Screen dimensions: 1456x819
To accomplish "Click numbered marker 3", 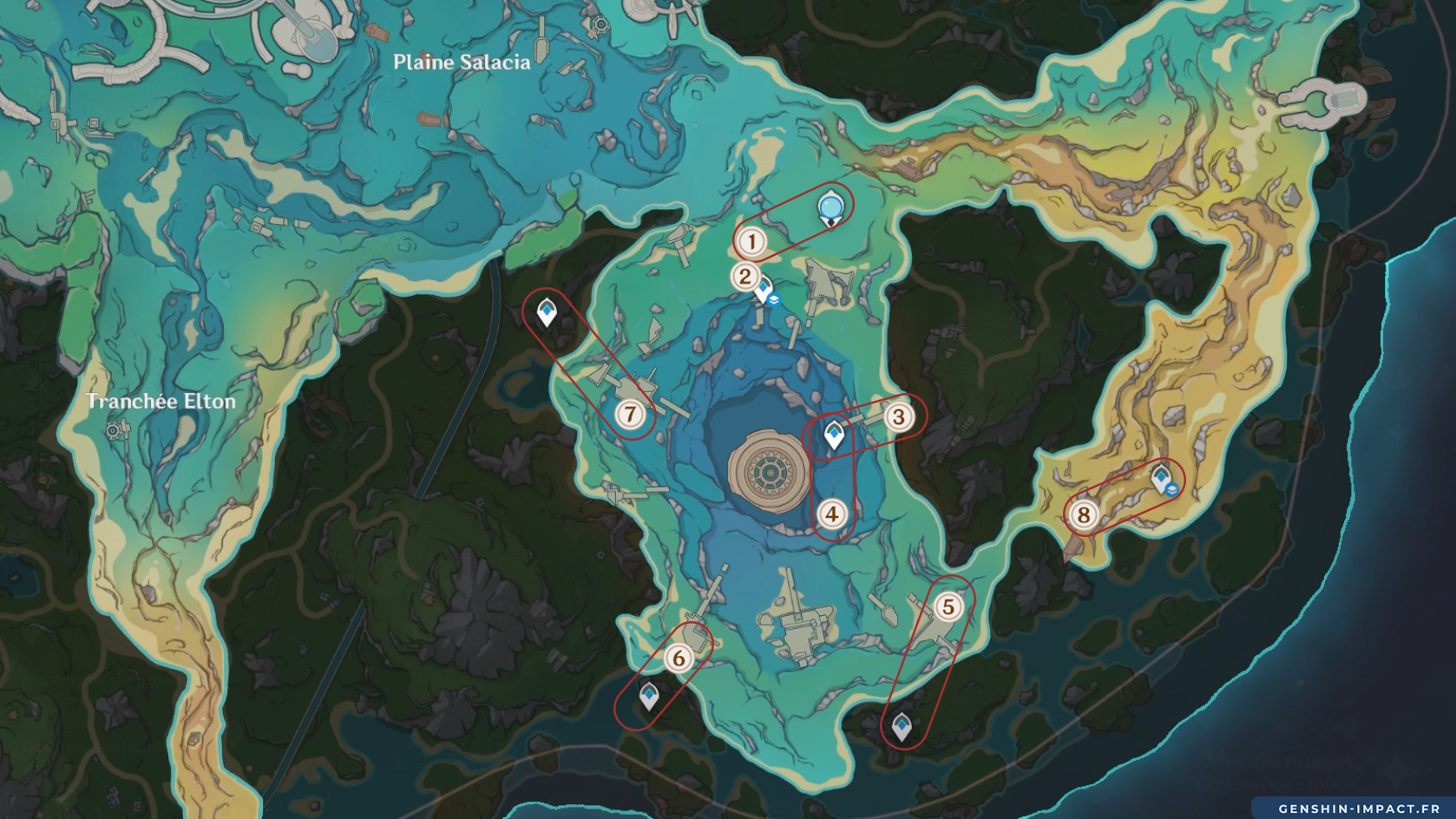I will 899,417.
